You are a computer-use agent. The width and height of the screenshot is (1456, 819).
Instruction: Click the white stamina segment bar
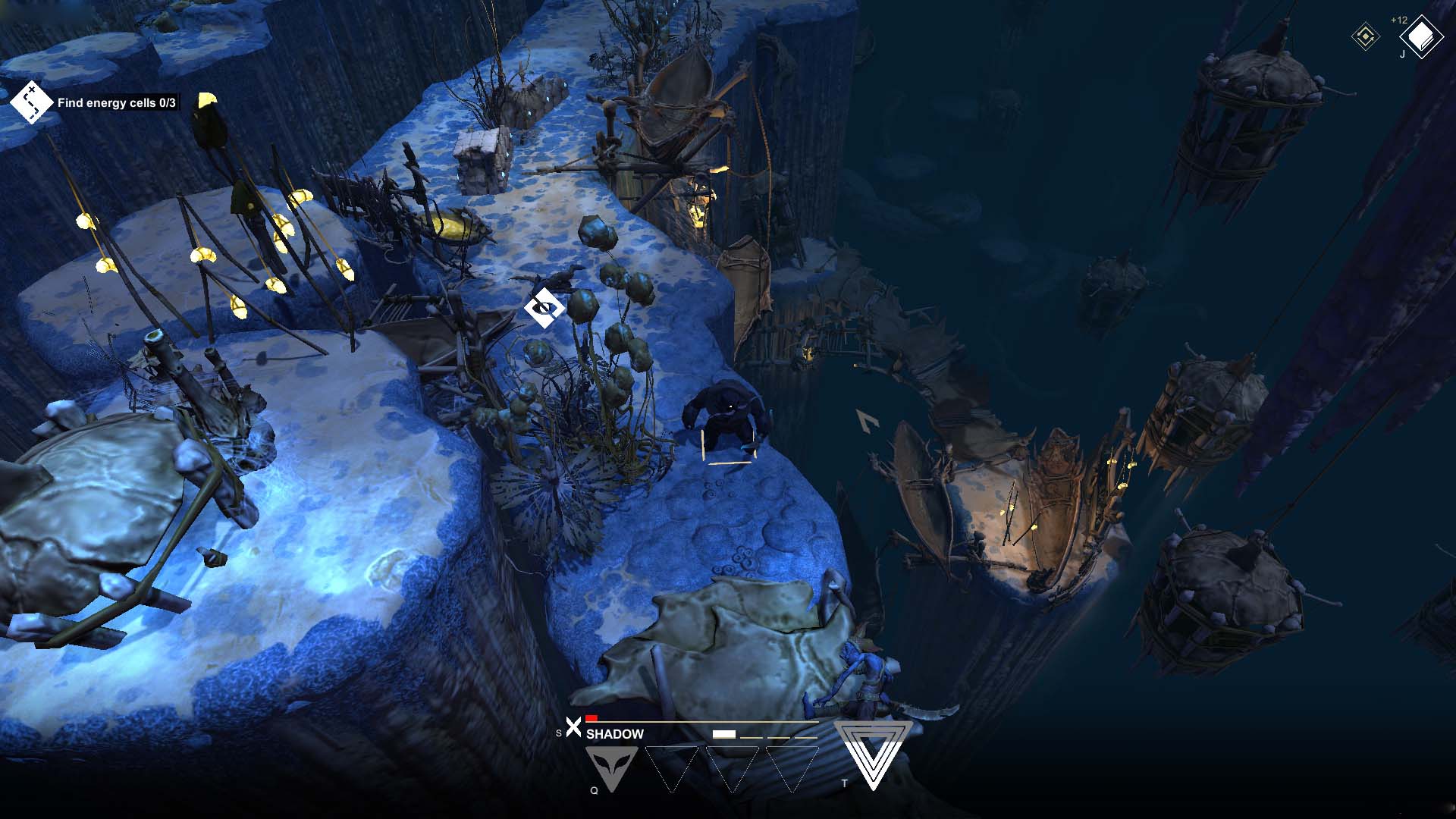[724, 733]
